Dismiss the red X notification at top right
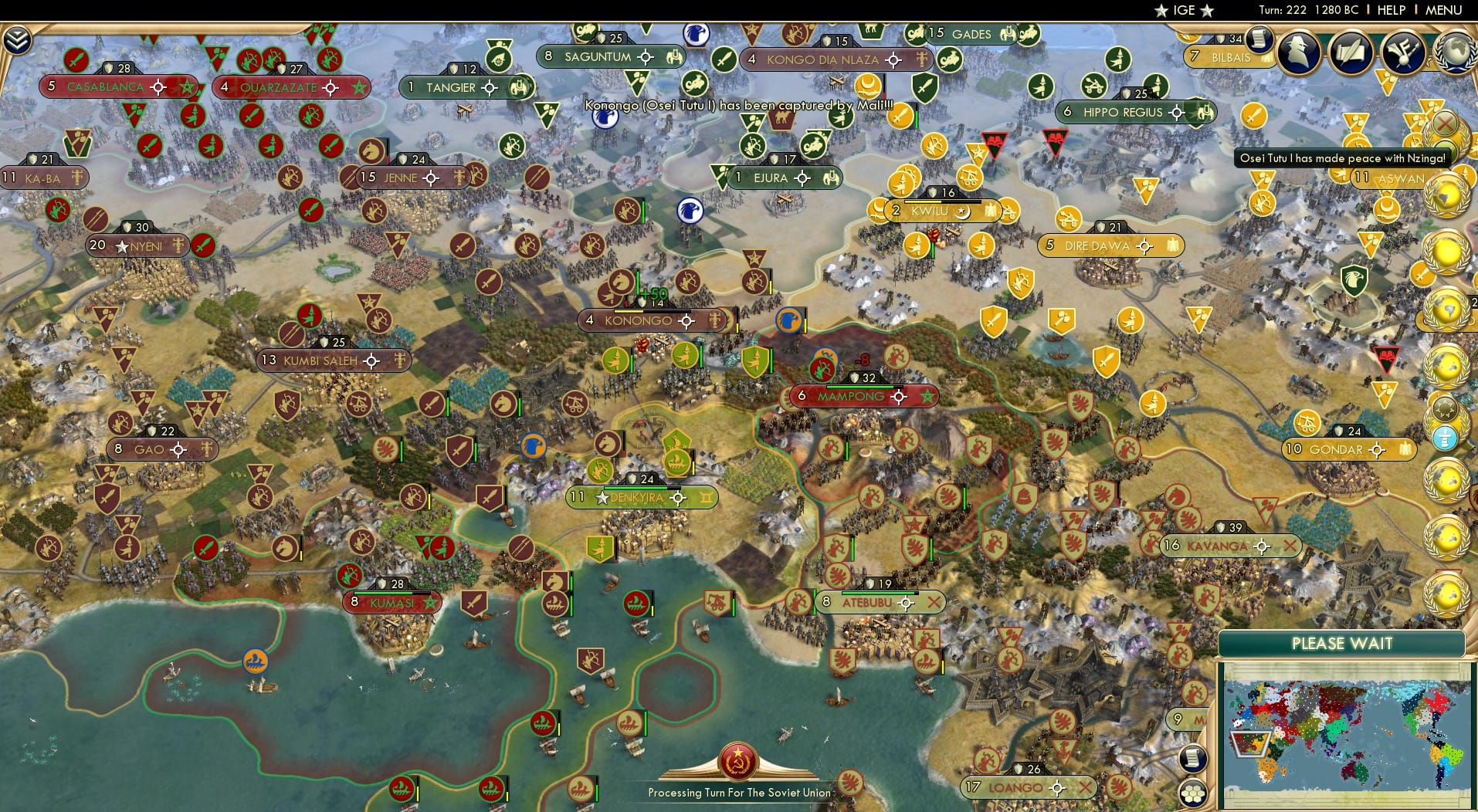 pyautogui.click(x=1444, y=123)
